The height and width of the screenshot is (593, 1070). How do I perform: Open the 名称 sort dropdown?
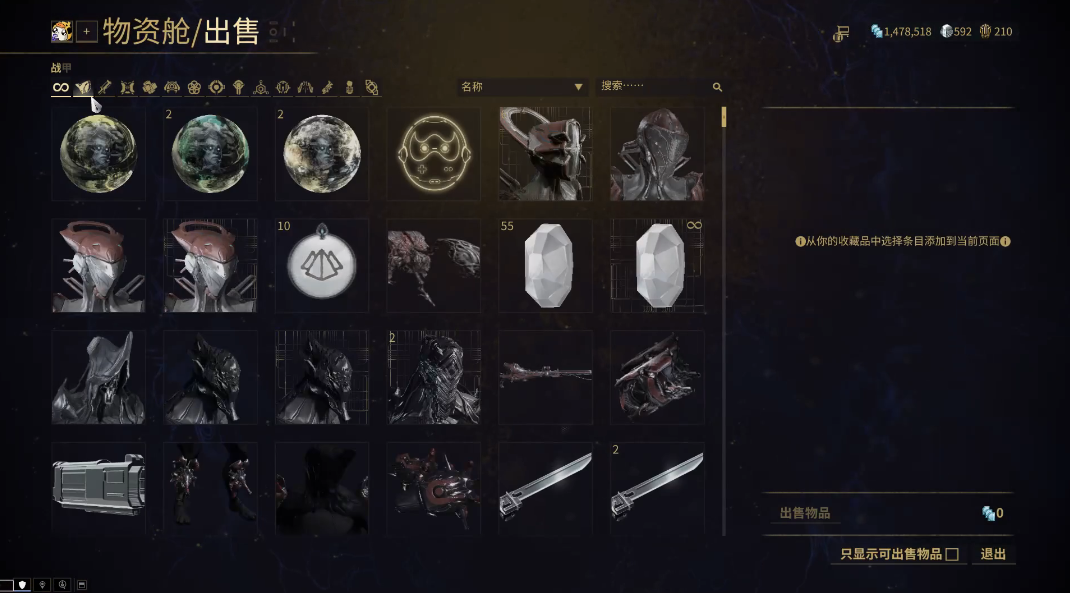tap(522, 87)
